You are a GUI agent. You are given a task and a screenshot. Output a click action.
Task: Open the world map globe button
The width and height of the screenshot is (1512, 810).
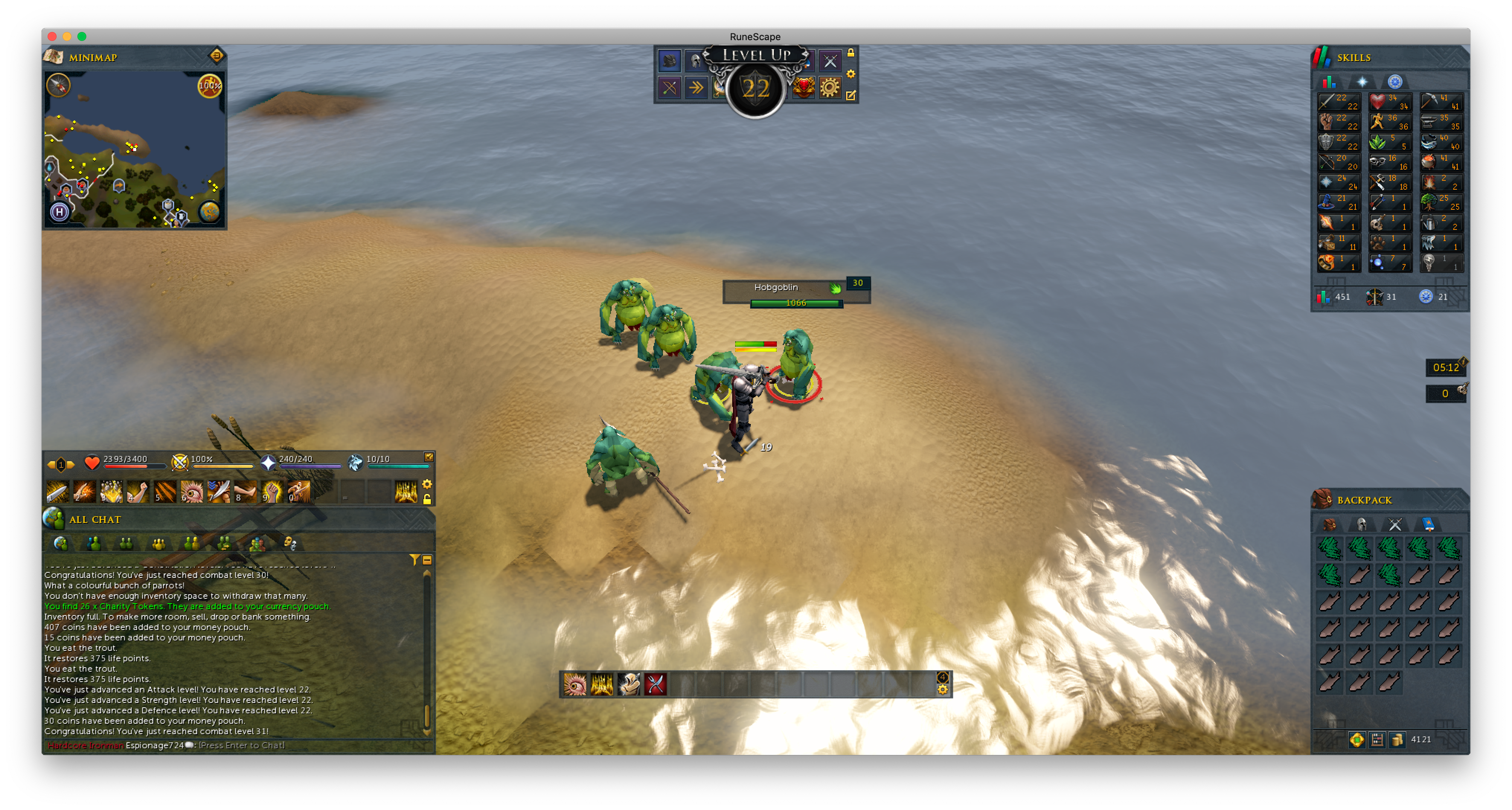pyautogui.click(x=209, y=211)
